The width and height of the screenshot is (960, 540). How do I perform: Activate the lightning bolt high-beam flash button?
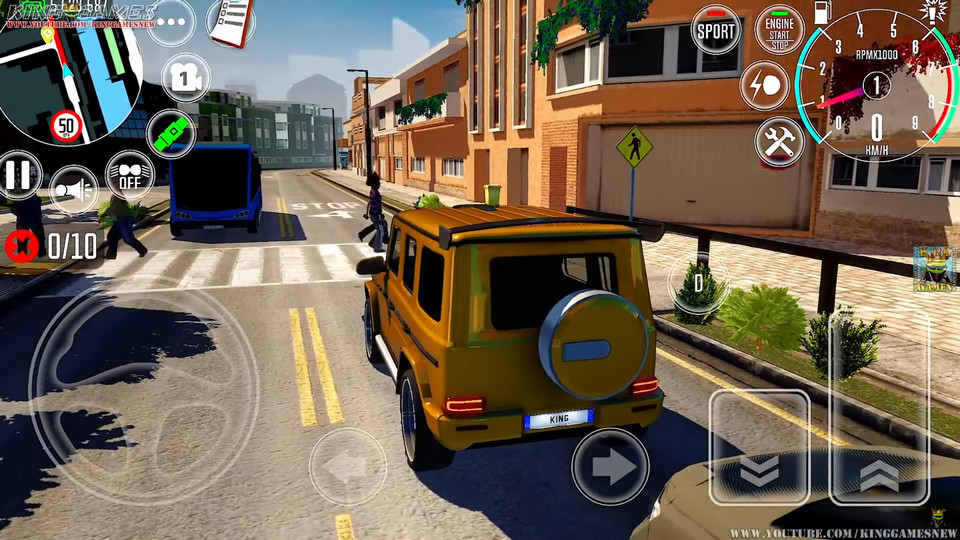[x=764, y=86]
